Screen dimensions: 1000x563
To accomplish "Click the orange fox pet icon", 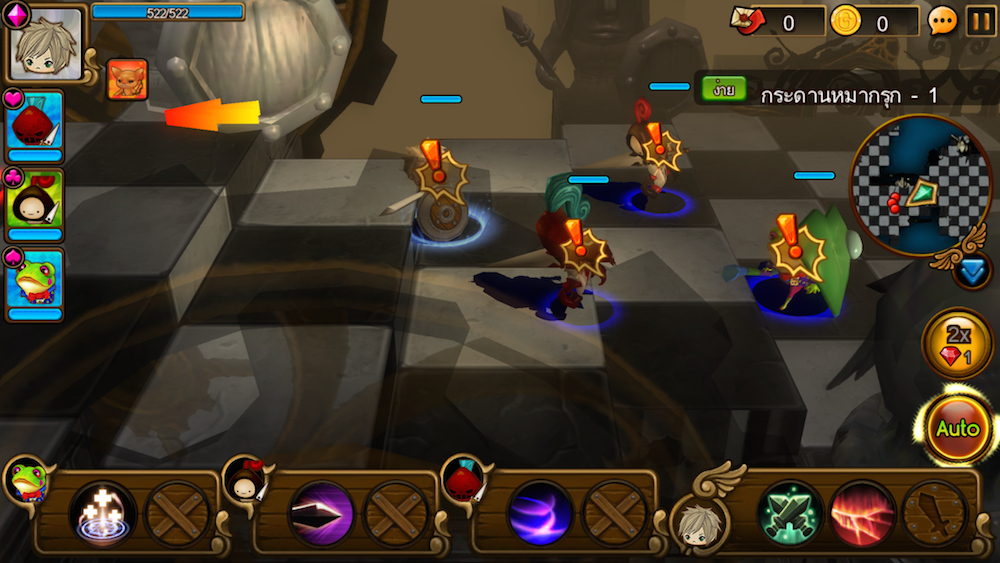I will (127, 80).
